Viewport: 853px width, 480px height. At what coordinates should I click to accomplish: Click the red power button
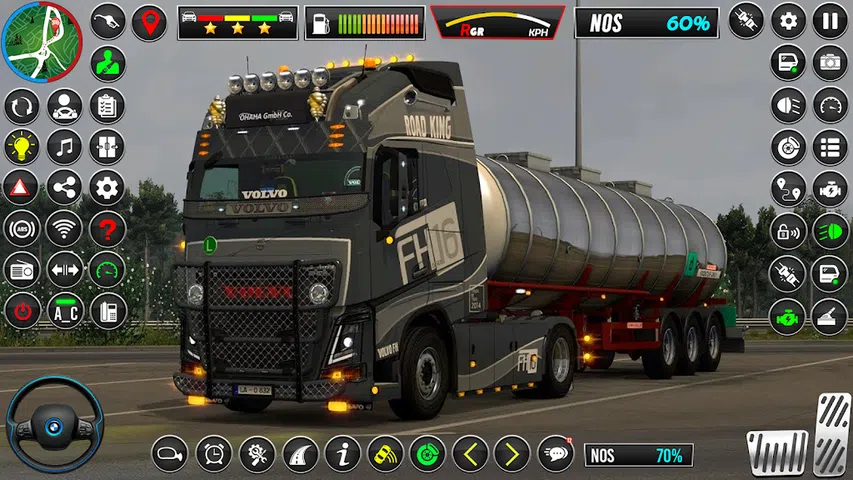point(22,311)
